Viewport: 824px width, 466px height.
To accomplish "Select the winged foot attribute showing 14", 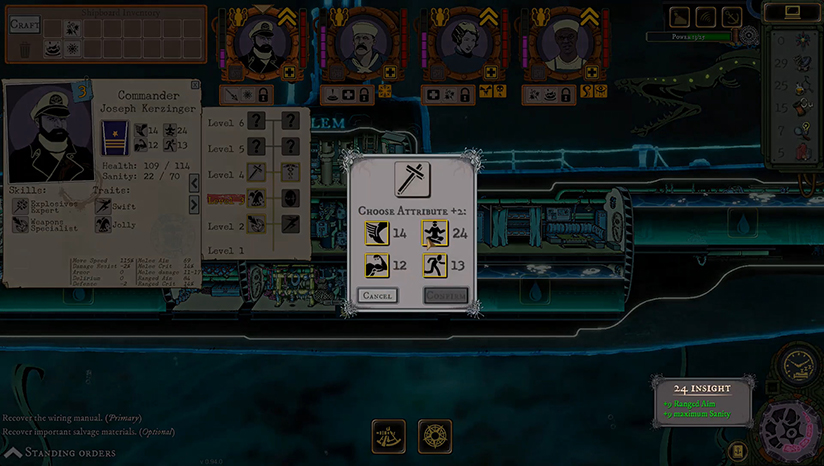I will tap(376, 235).
